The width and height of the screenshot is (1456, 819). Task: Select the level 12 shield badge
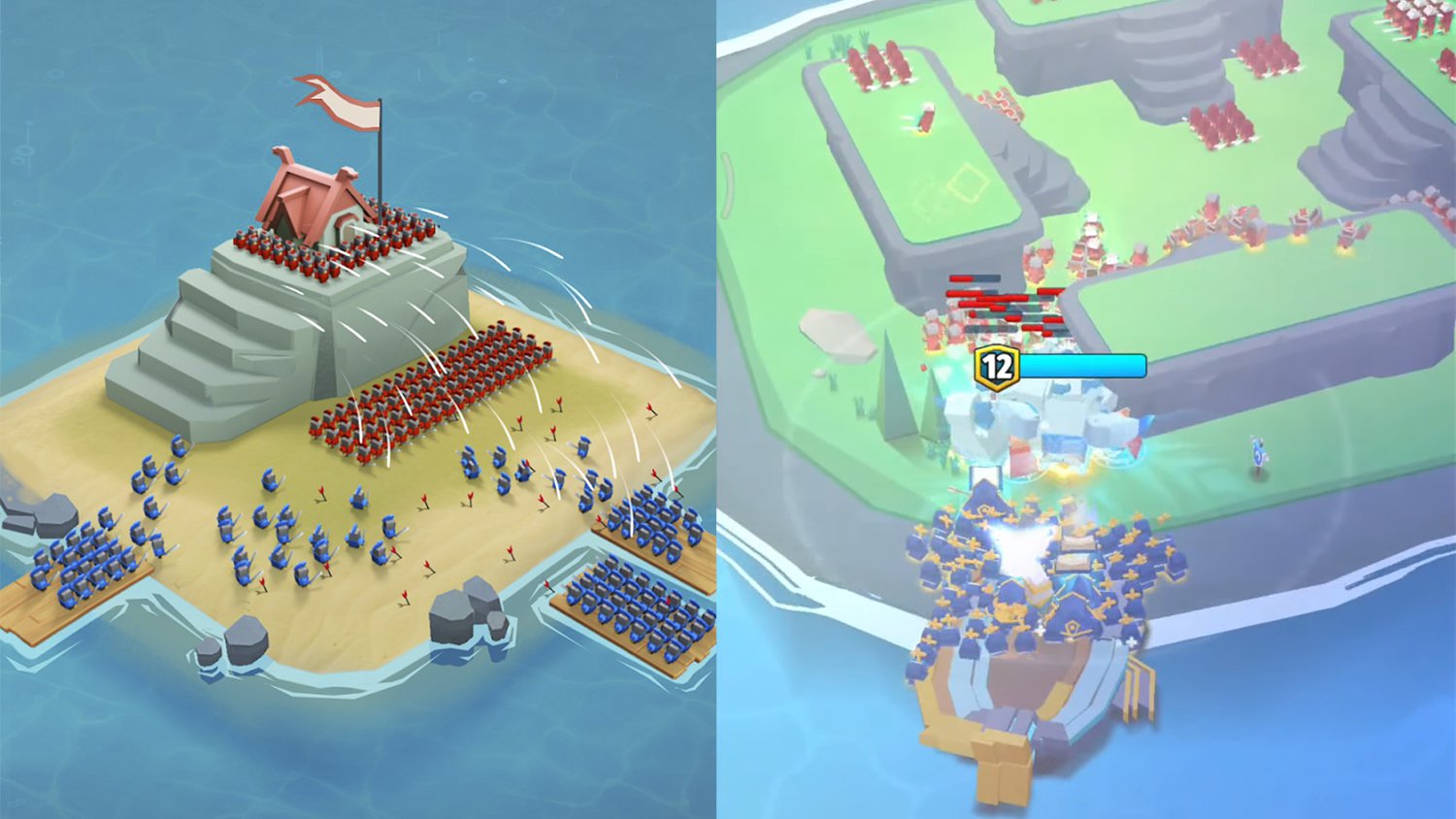coord(998,367)
